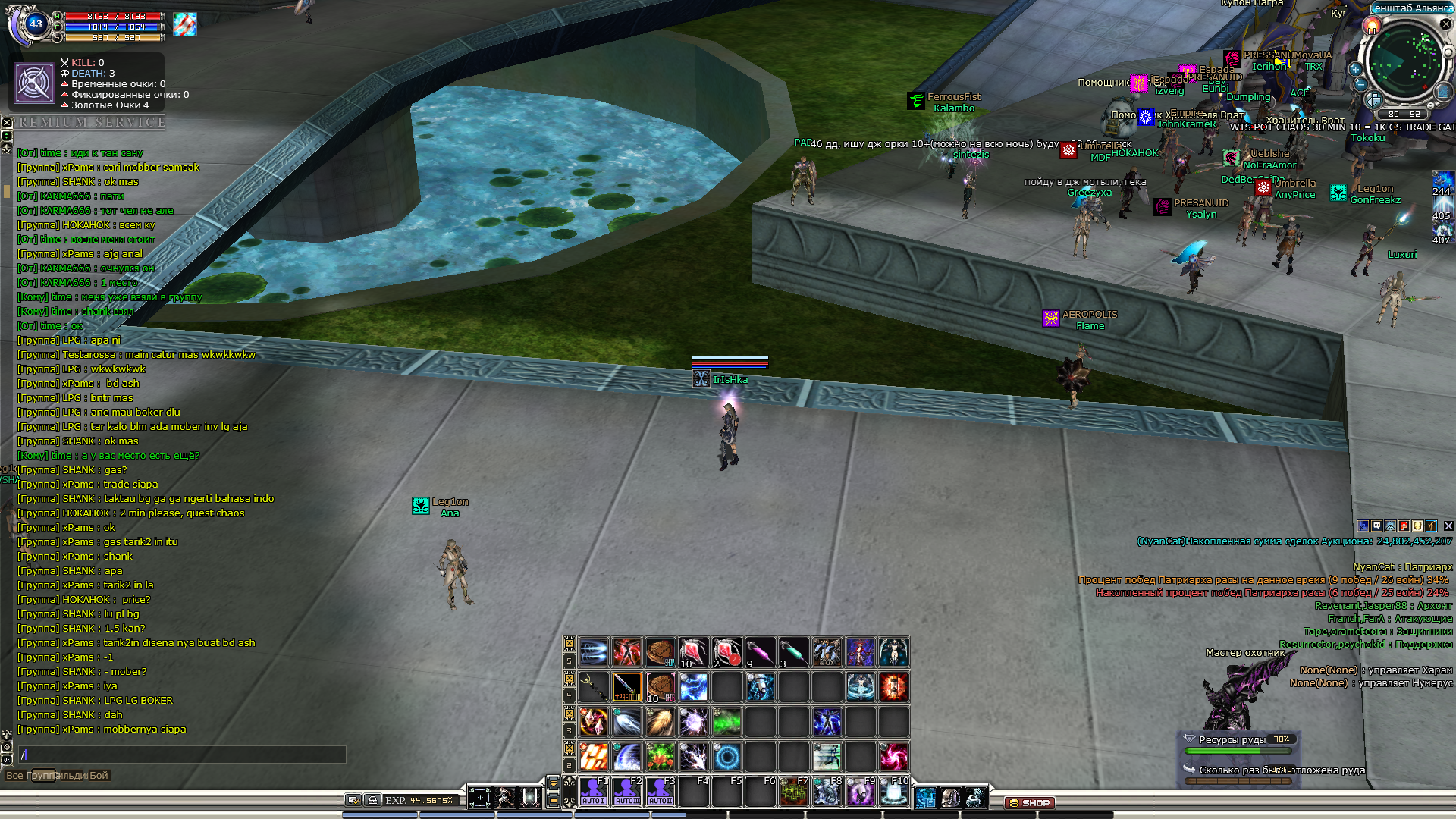Use the brown heart cookie stack of 10

661,687
